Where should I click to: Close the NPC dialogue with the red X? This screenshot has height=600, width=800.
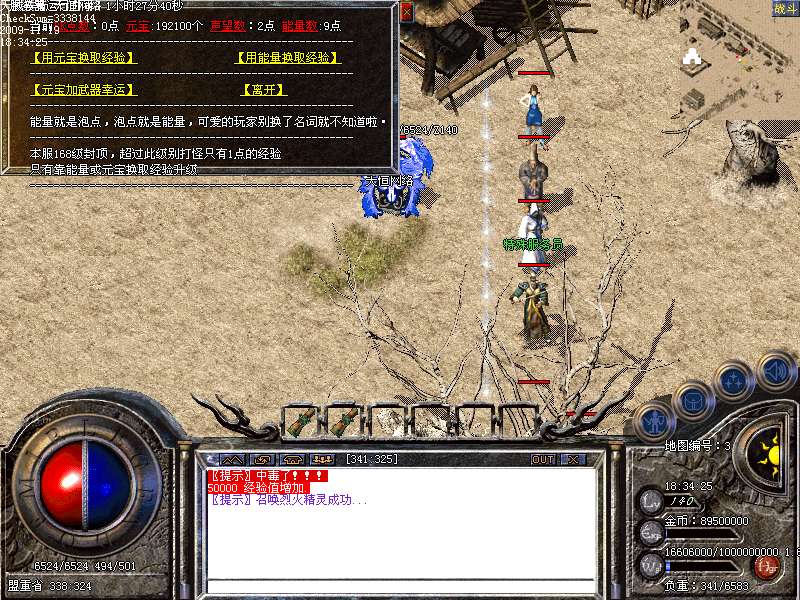pos(406,10)
